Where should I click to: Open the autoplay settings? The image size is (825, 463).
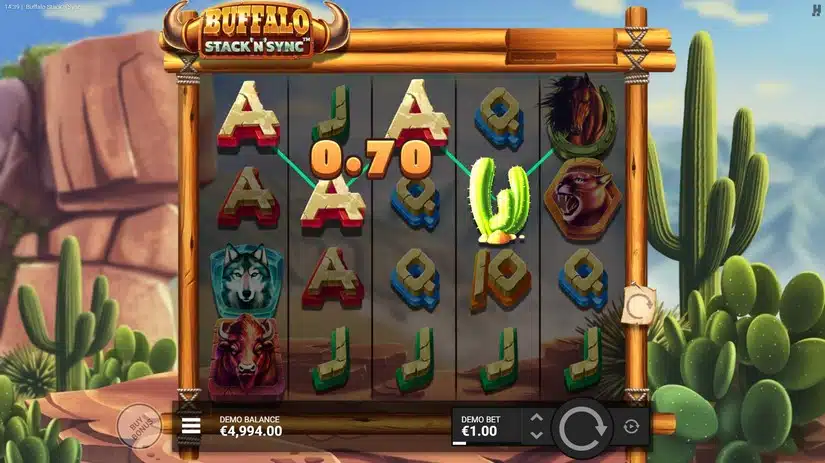click(631, 427)
